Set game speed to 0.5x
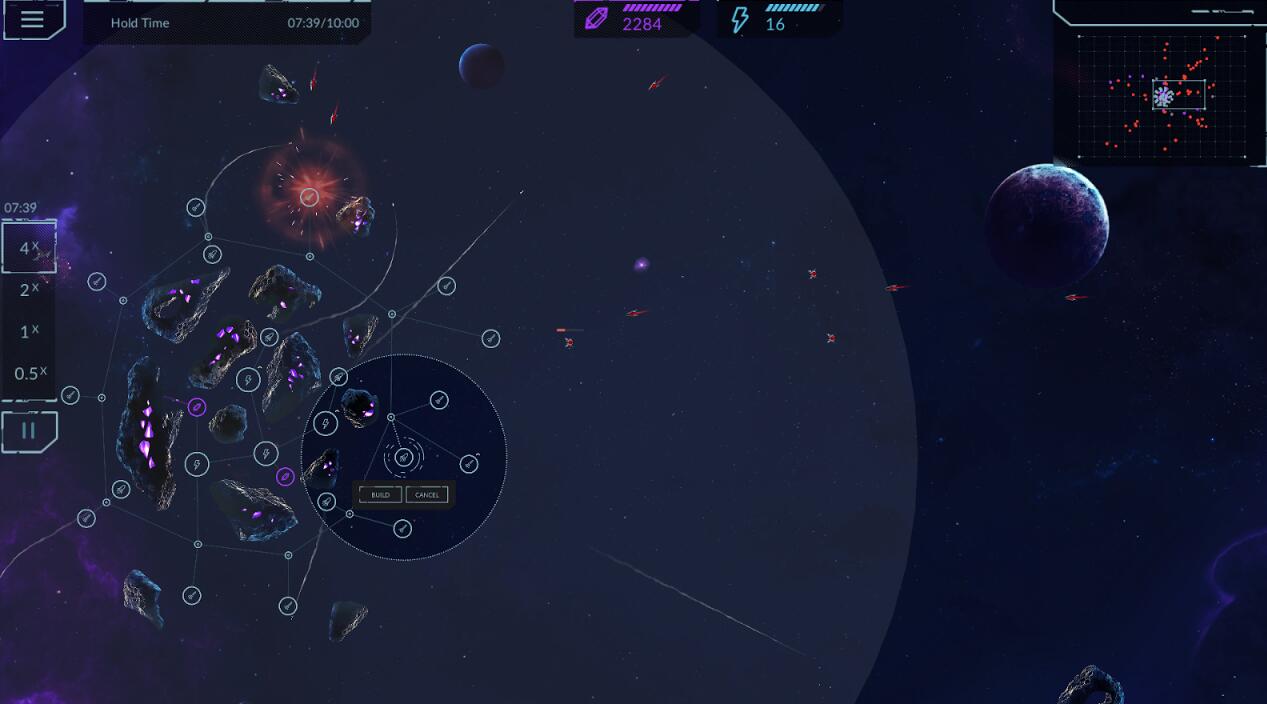The image size is (1267, 704). tap(29, 373)
